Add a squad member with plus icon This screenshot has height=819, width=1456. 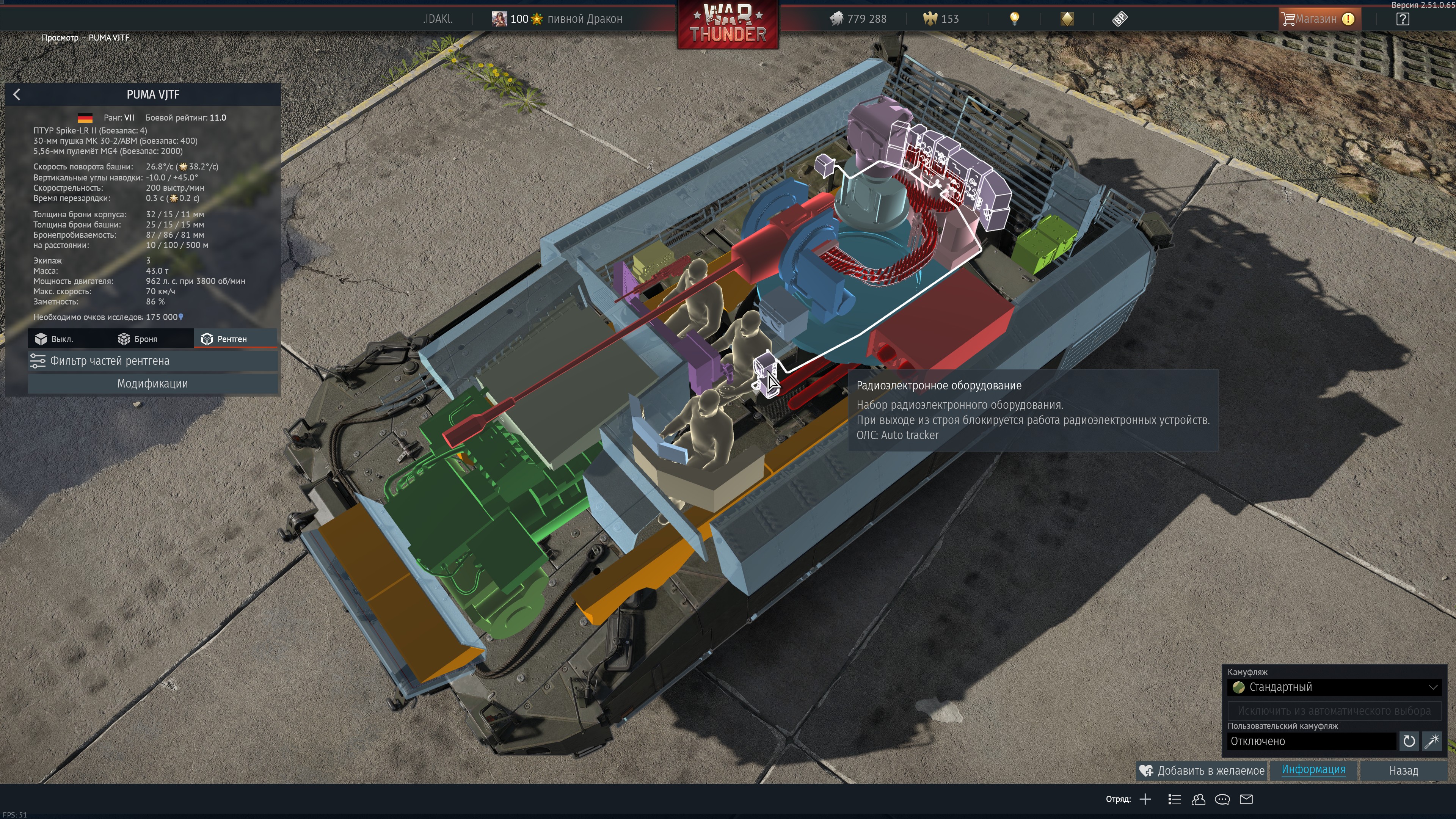click(x=1145, y=799)
